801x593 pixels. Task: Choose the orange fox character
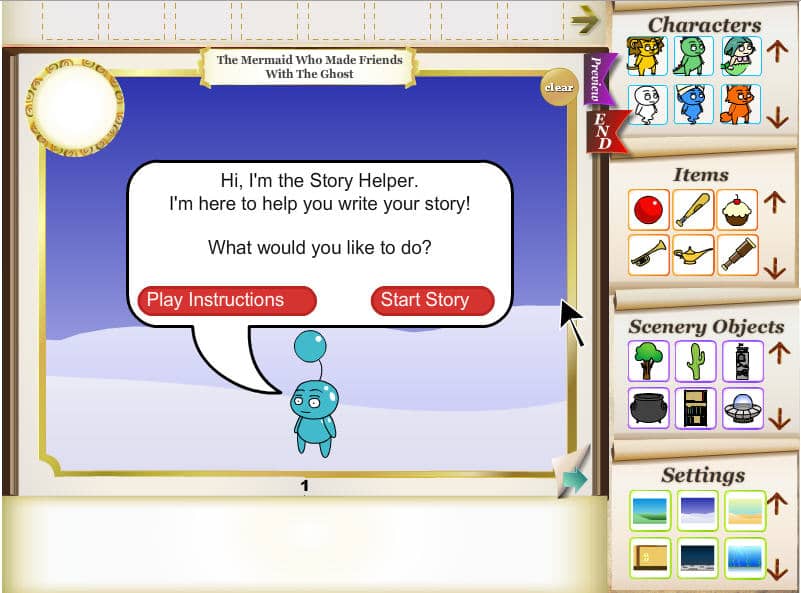(x=741, y=104)
